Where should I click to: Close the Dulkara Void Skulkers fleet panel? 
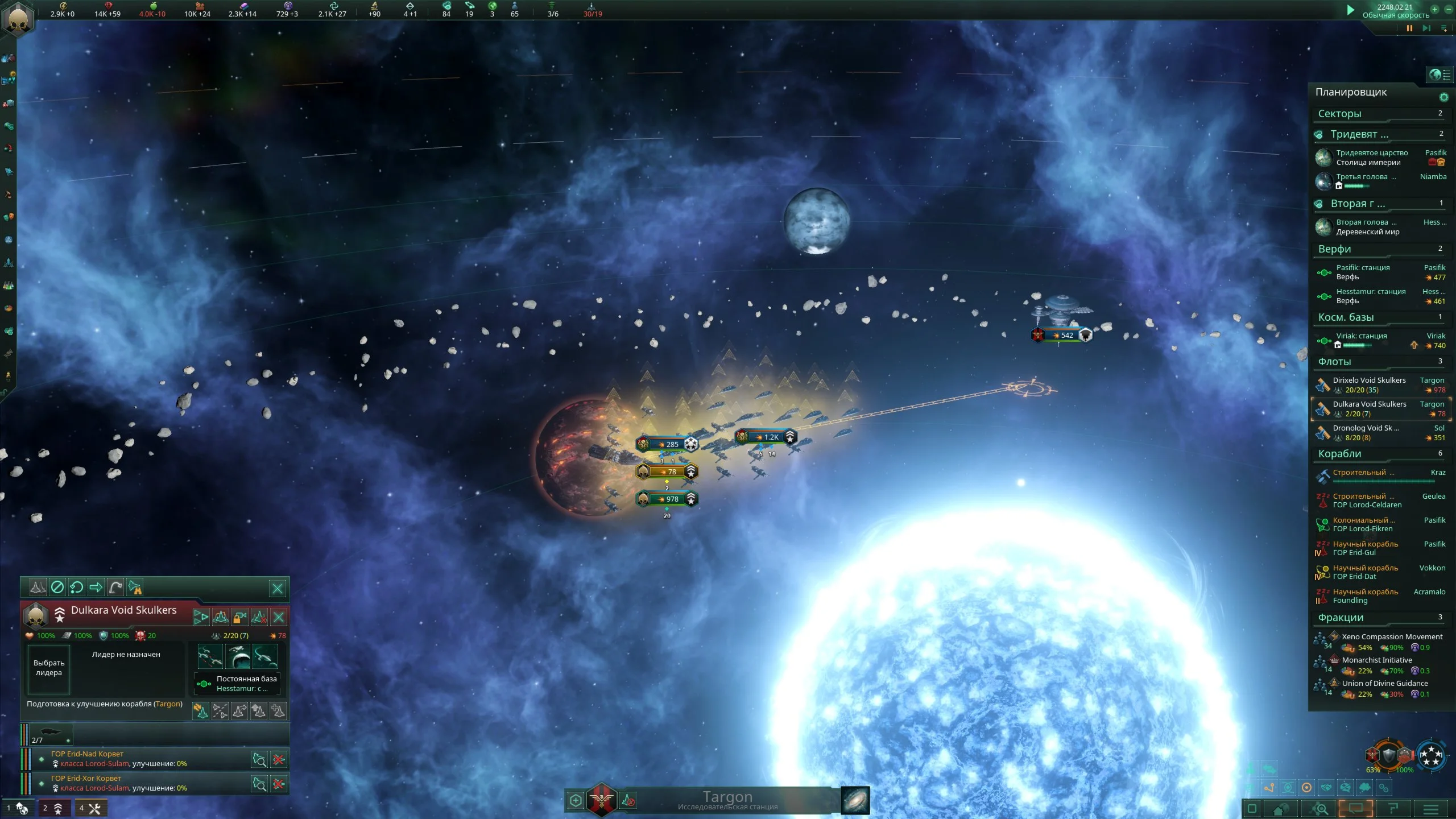click(x=278, y=589)
